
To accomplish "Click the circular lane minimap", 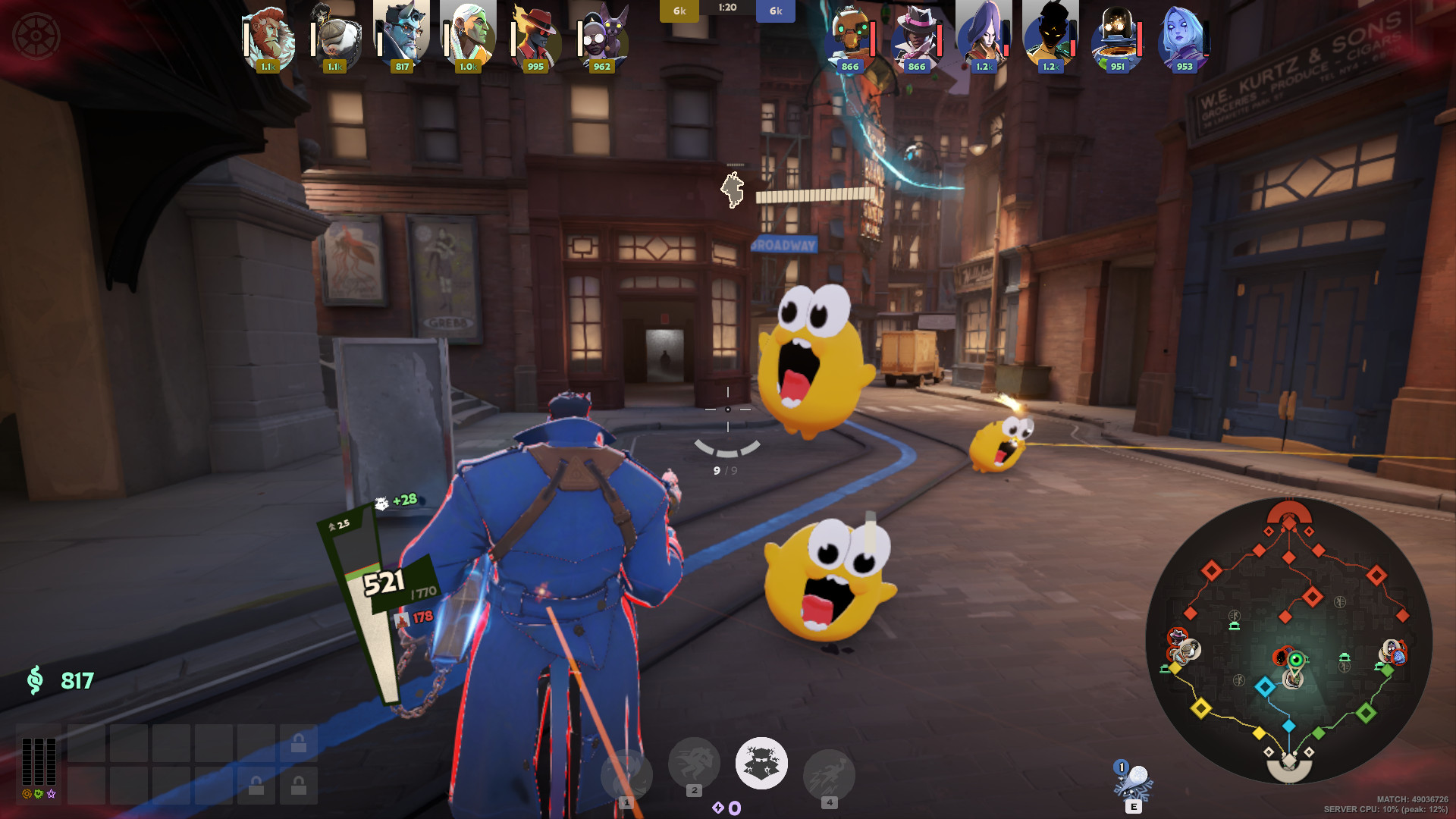I will tap(1288, 641).
